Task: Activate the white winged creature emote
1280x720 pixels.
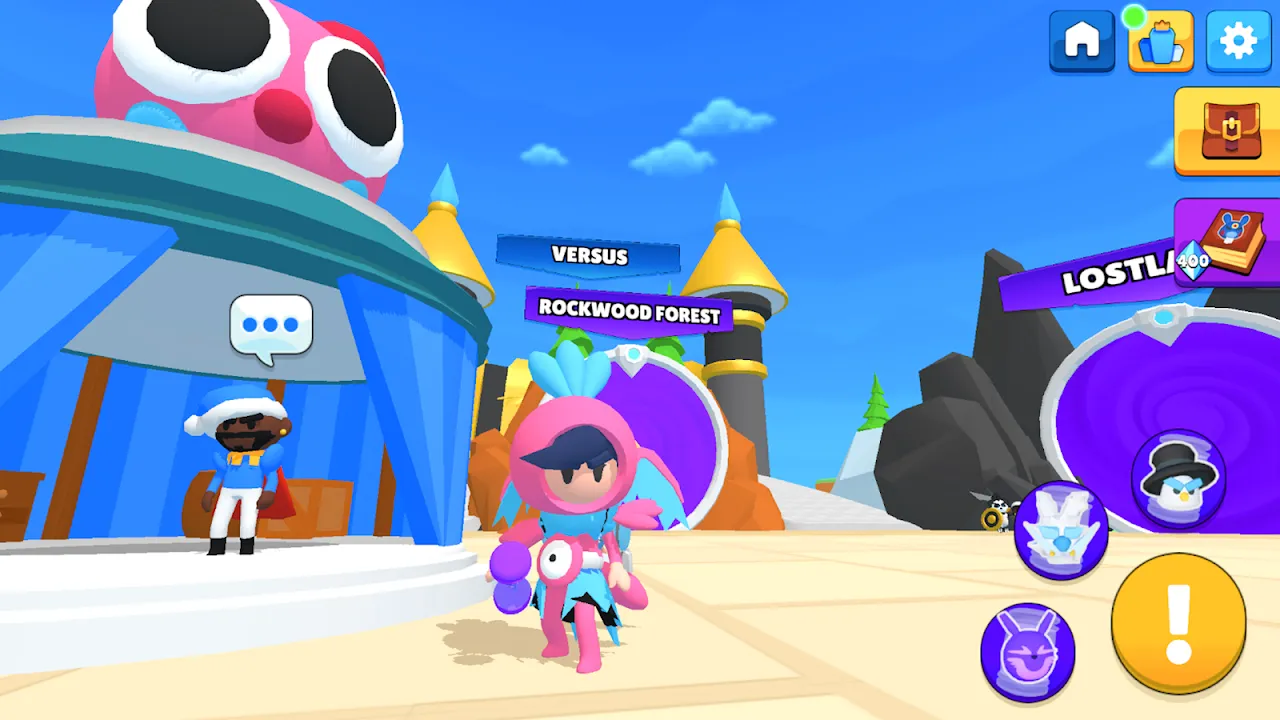Action: coord(1061,530)
